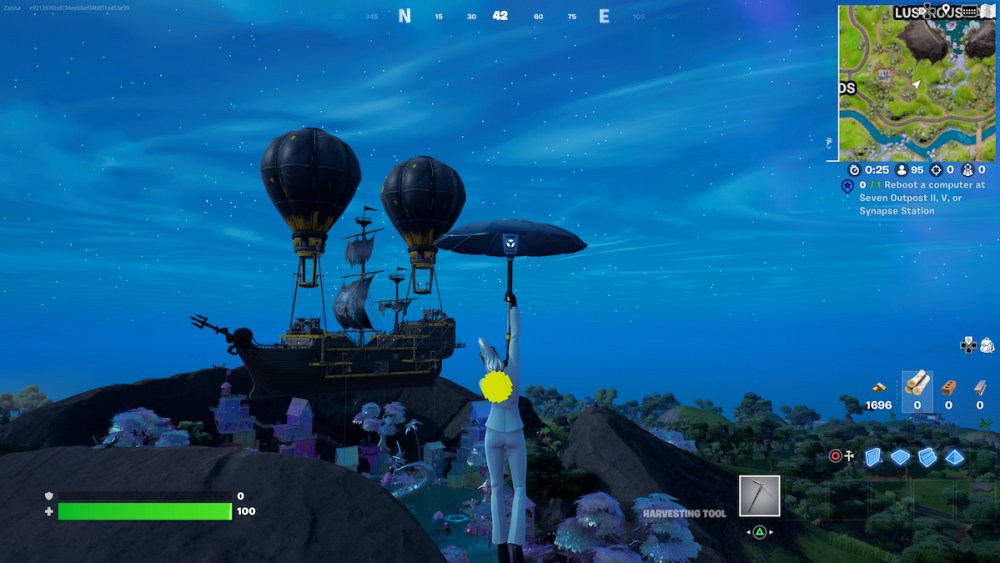1000x563 pixels.
Task: Select the harvesting tool pickaxe slot
Action: 759,496
